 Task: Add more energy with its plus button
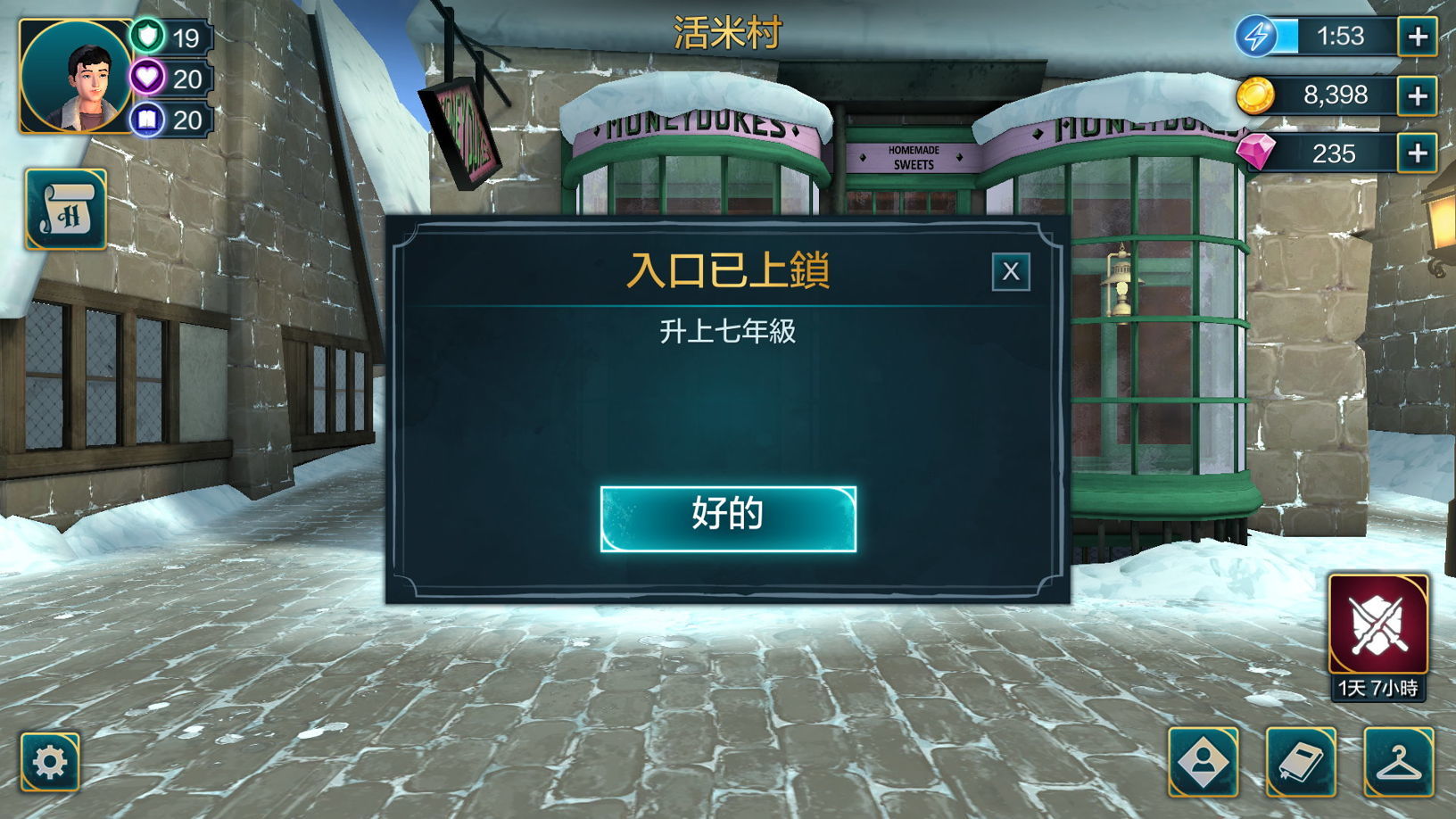(x=1419, y=37)
